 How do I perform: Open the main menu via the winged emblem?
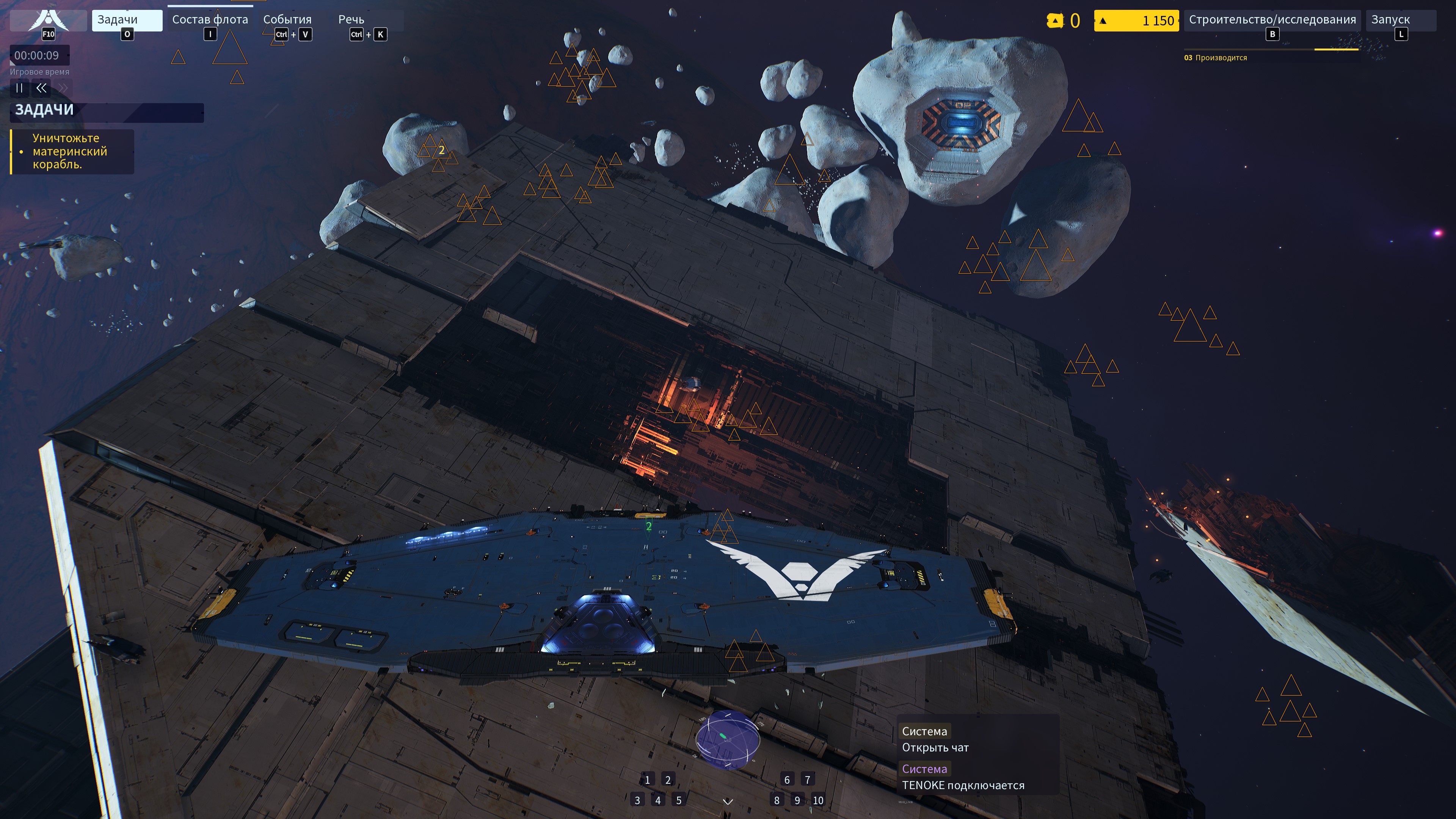49,20
